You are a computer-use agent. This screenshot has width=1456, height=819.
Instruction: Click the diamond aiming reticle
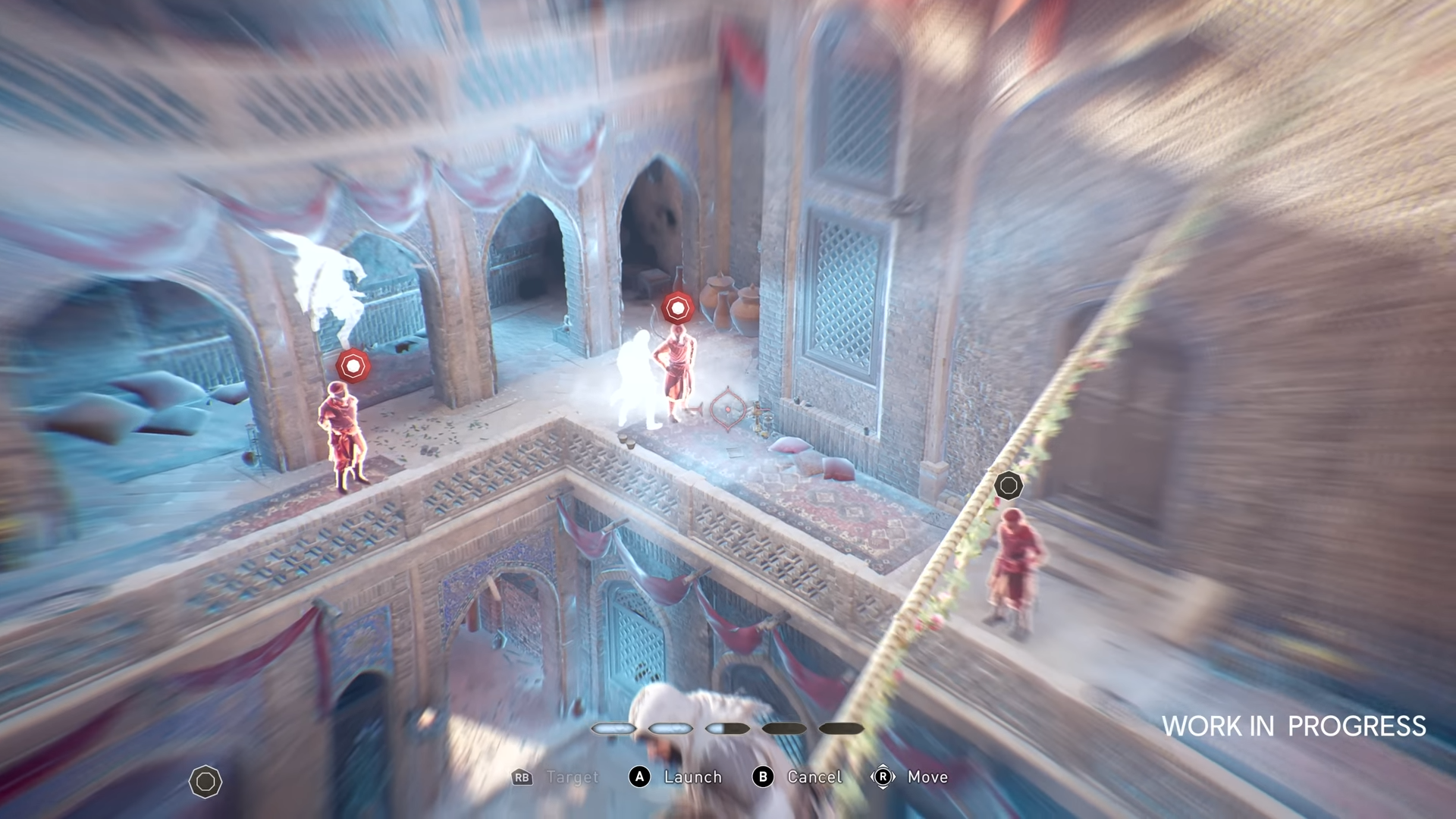[727, 409]
